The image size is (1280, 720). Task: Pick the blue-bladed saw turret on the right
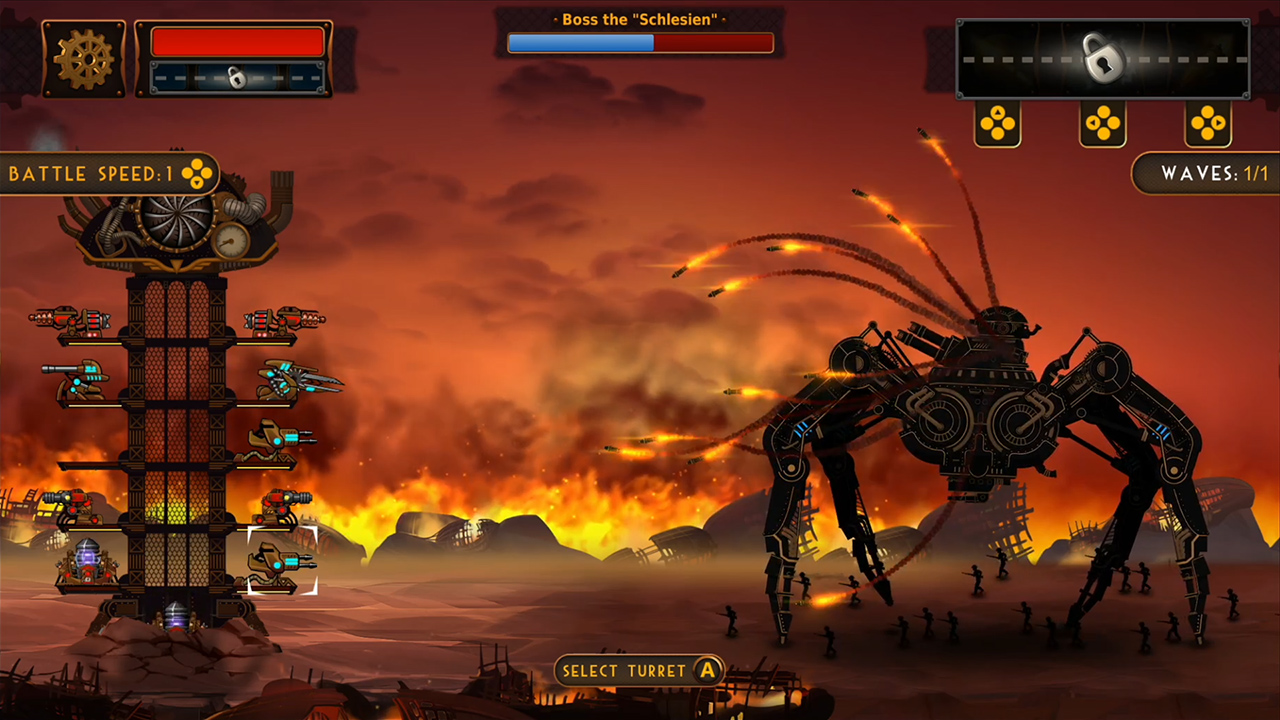(290, 385)
